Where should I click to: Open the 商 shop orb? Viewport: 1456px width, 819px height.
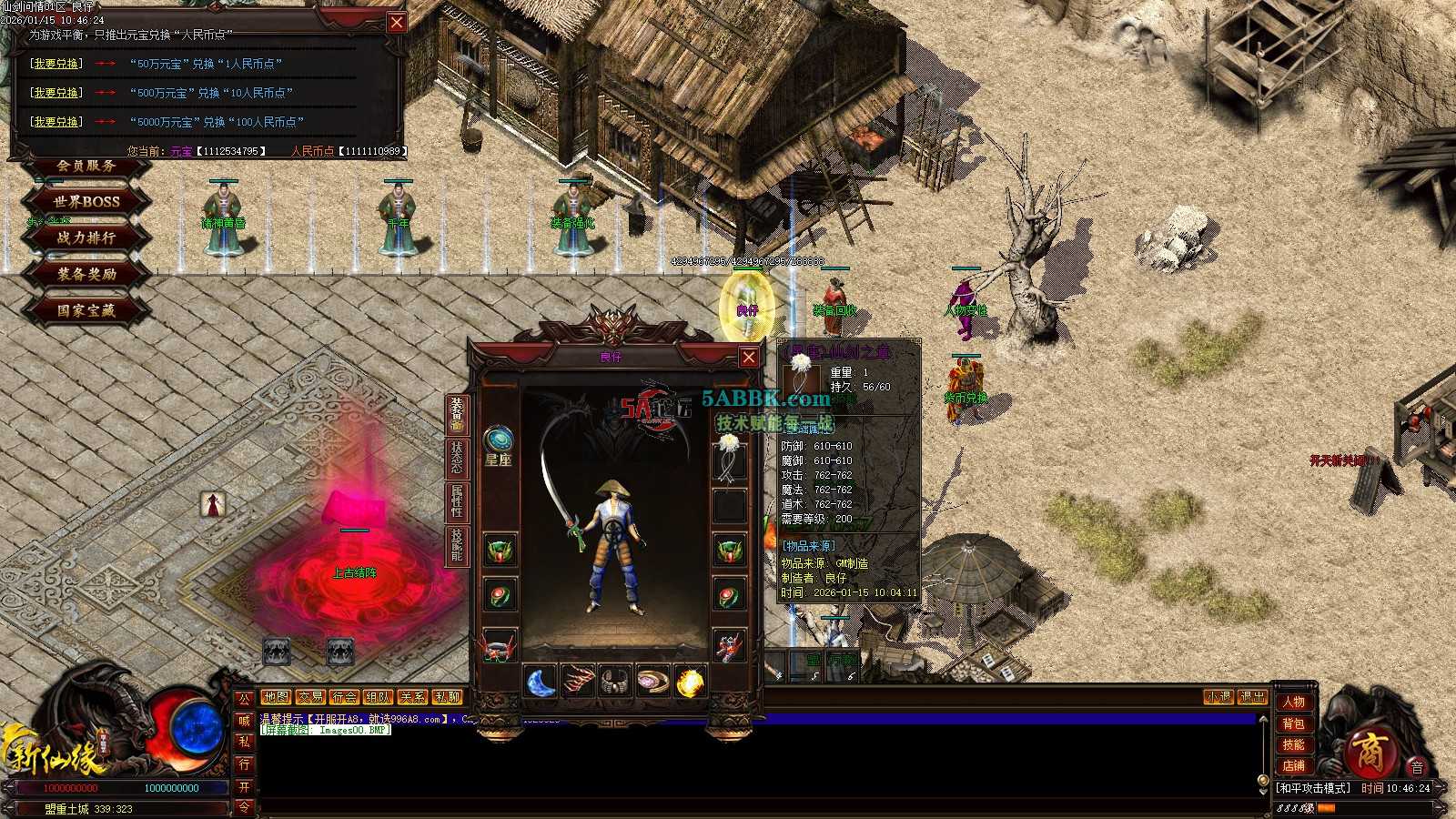pos(1368,753)
